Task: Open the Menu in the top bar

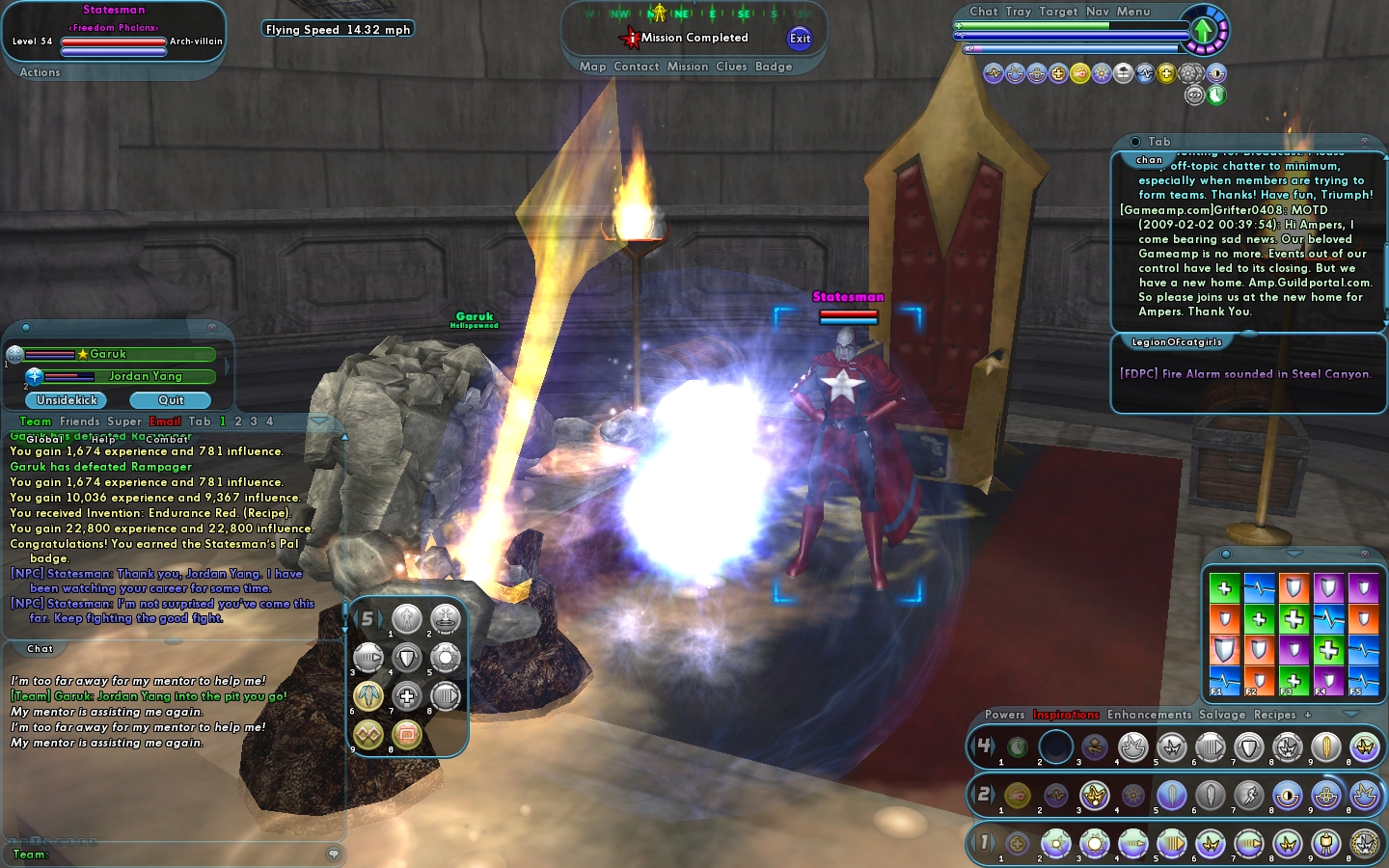Action: point(1133,12)
